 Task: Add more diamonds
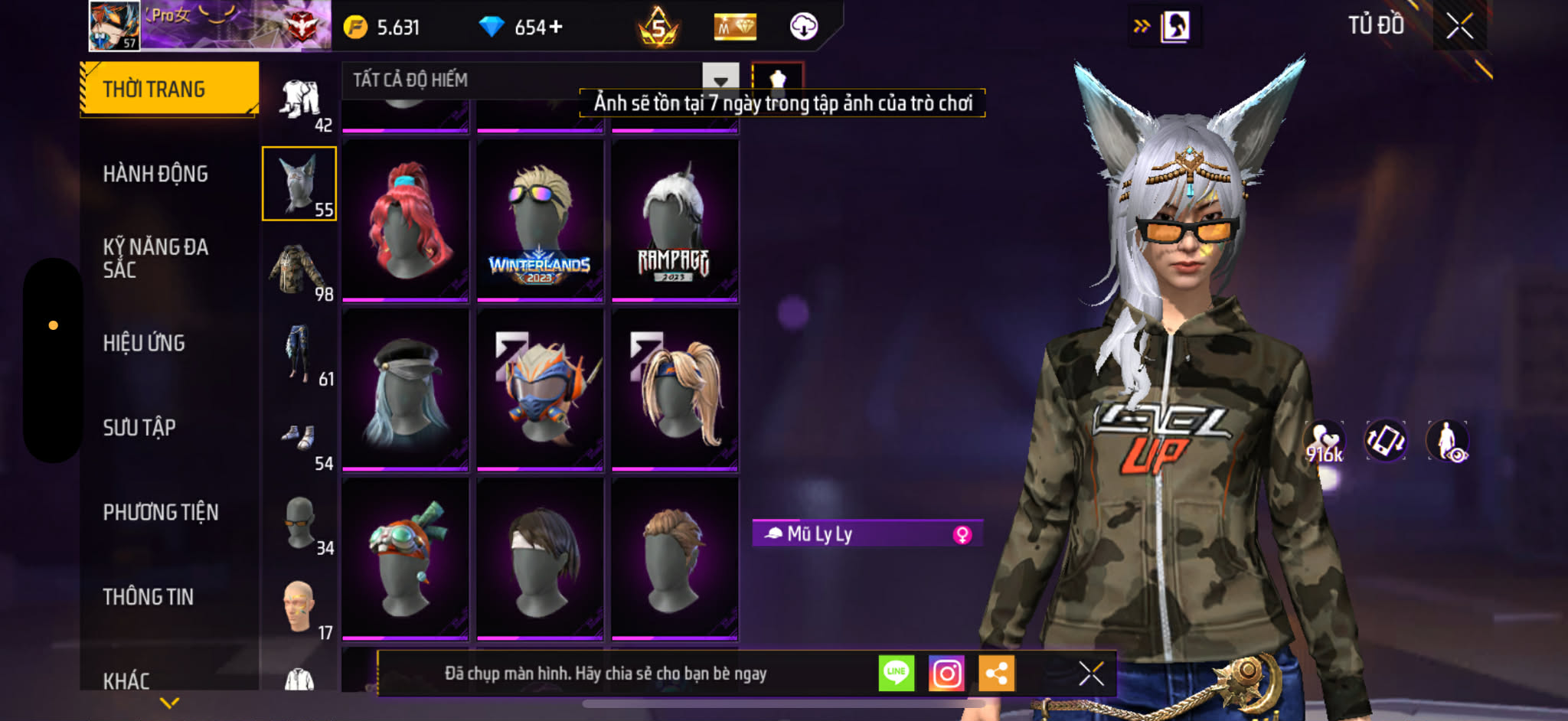(x=555, y=28)
